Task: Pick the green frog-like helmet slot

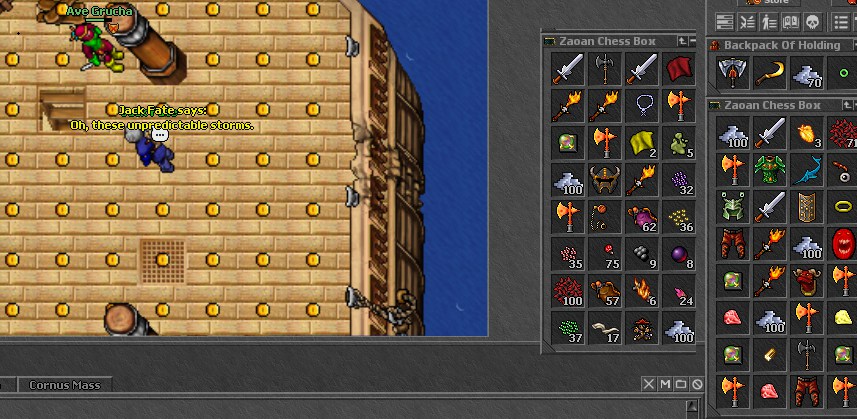Action: [734, 207]
